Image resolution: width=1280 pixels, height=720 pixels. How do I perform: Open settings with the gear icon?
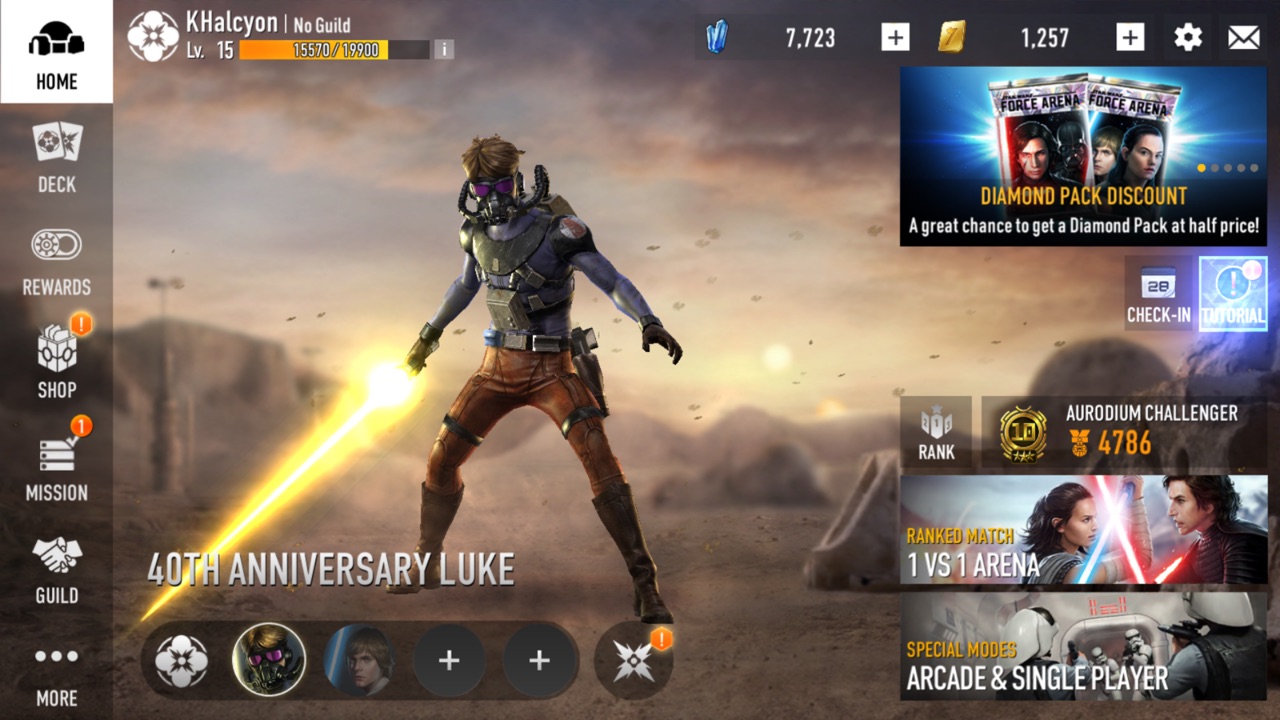tap(1187, 38)
